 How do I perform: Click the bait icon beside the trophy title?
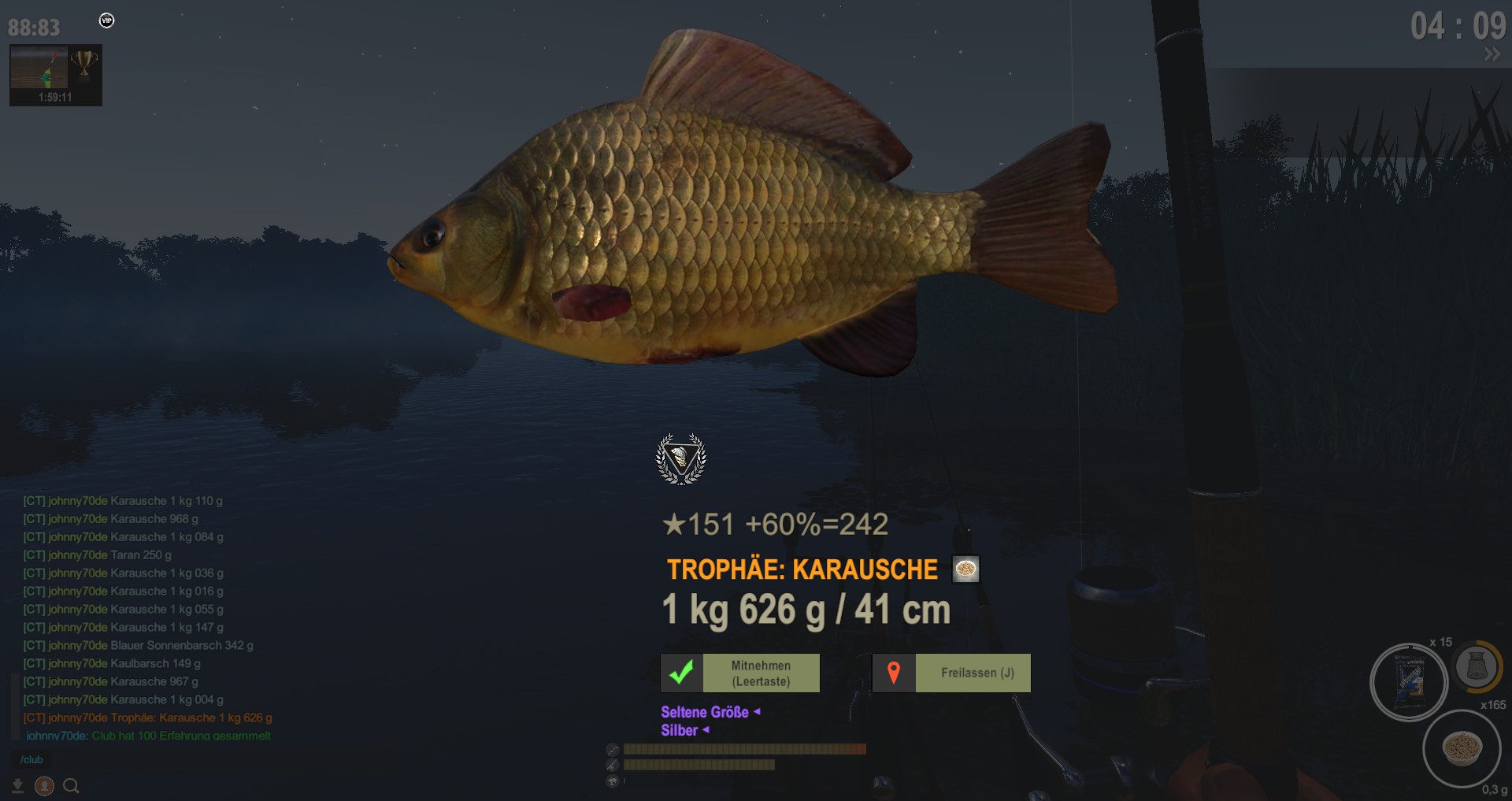(965, 569)
